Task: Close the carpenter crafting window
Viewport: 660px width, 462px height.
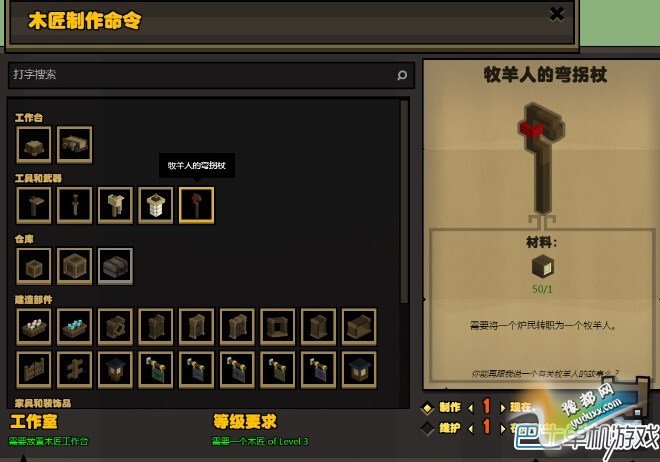Action: tap(557, 14)
